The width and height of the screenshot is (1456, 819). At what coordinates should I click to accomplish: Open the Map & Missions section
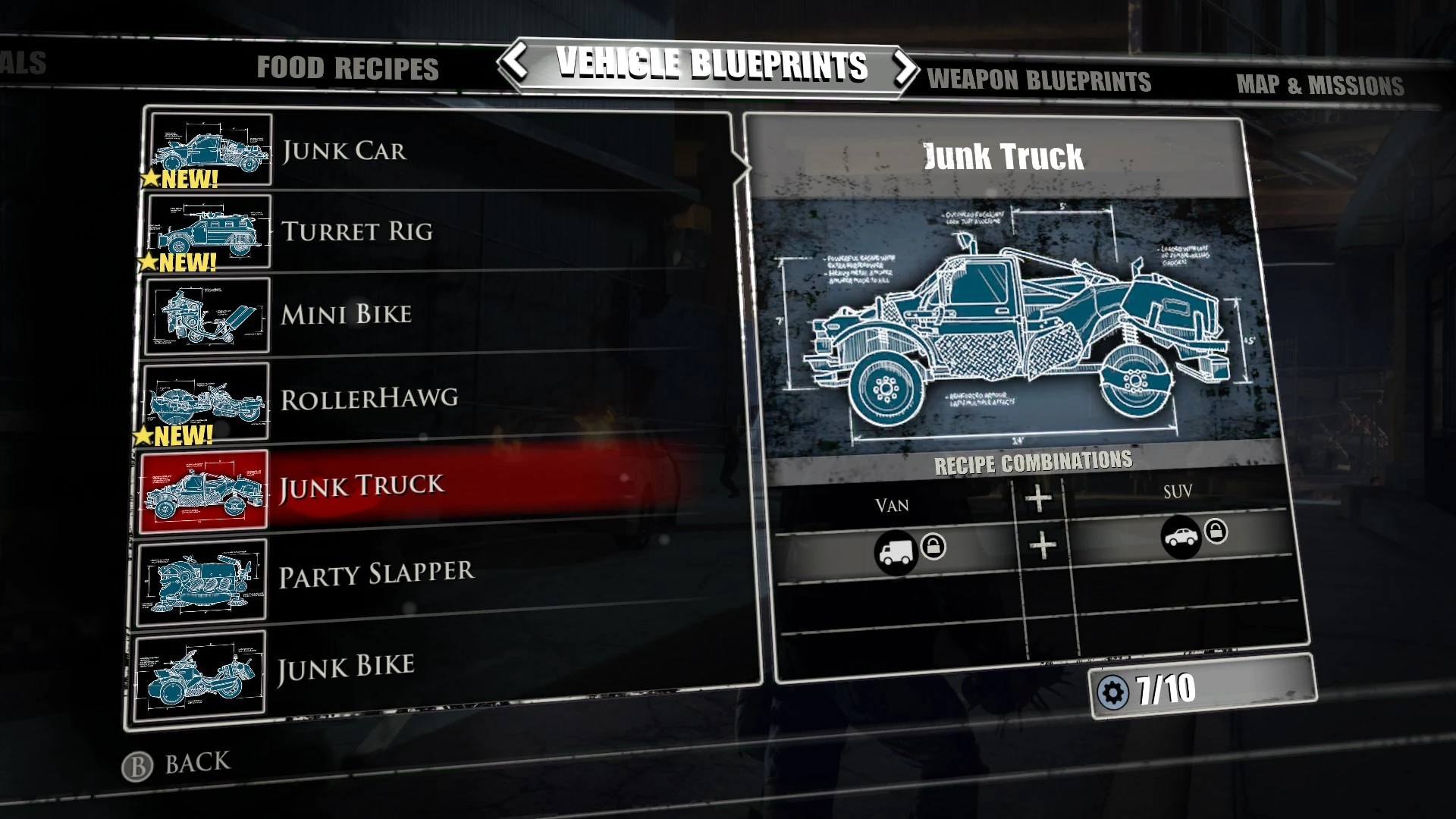pyautogui.click(x=1321, y=84)
